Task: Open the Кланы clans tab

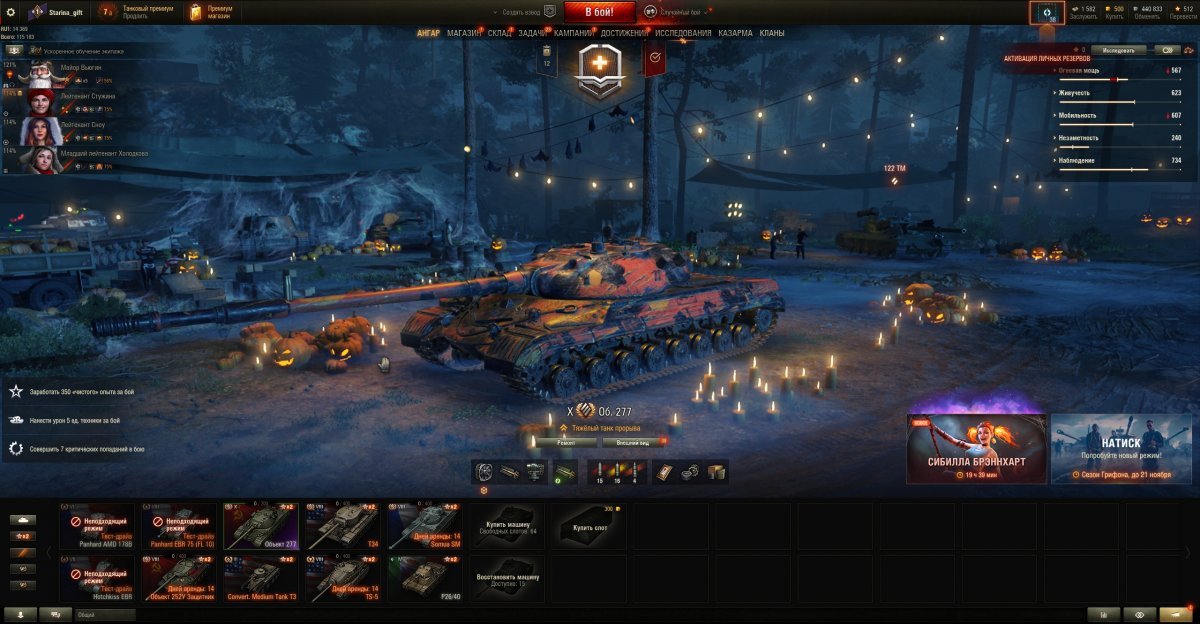Action: (771, 33)
